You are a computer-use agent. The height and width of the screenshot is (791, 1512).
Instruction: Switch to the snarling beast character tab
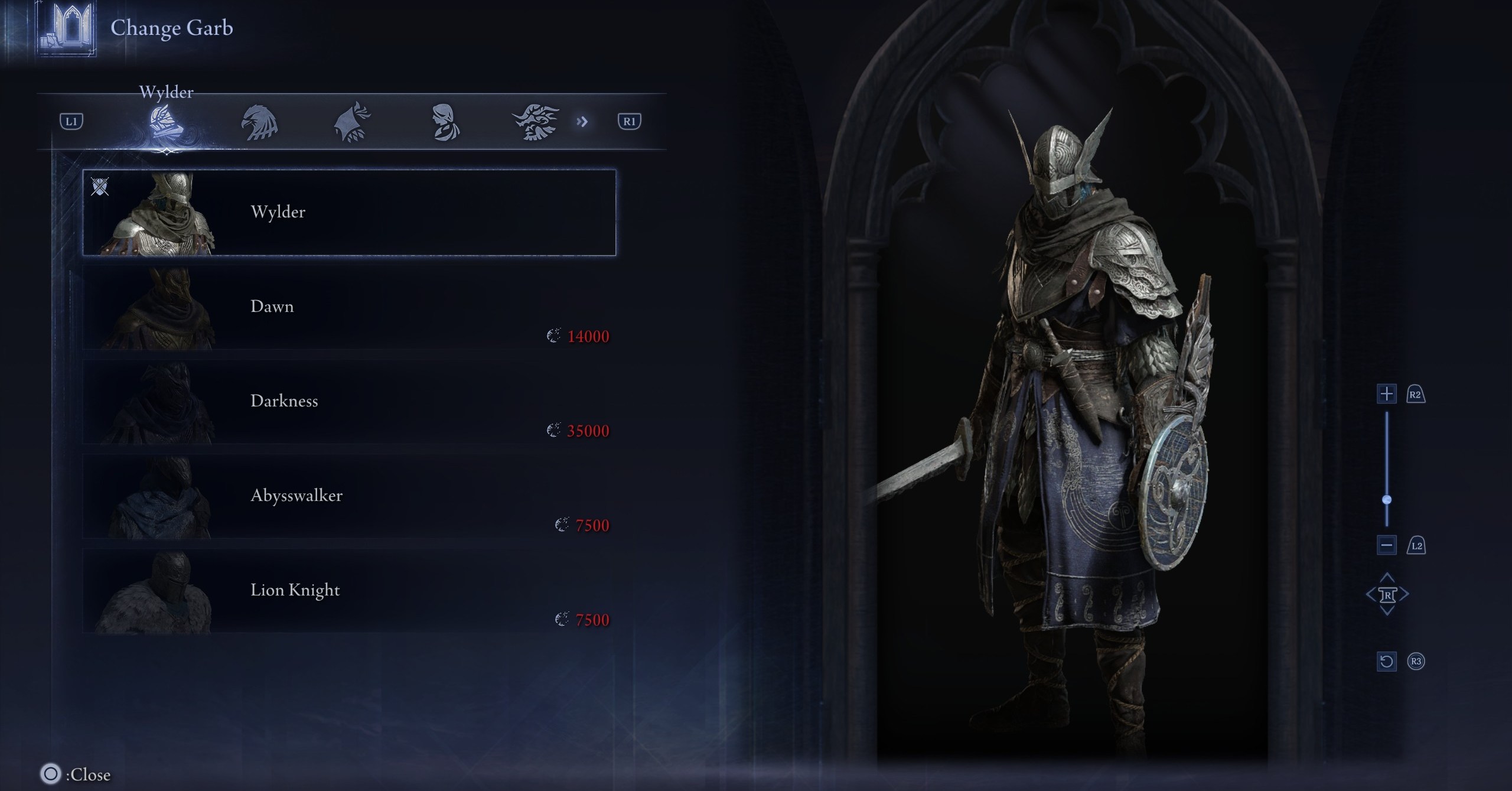[x=536, y=122]
